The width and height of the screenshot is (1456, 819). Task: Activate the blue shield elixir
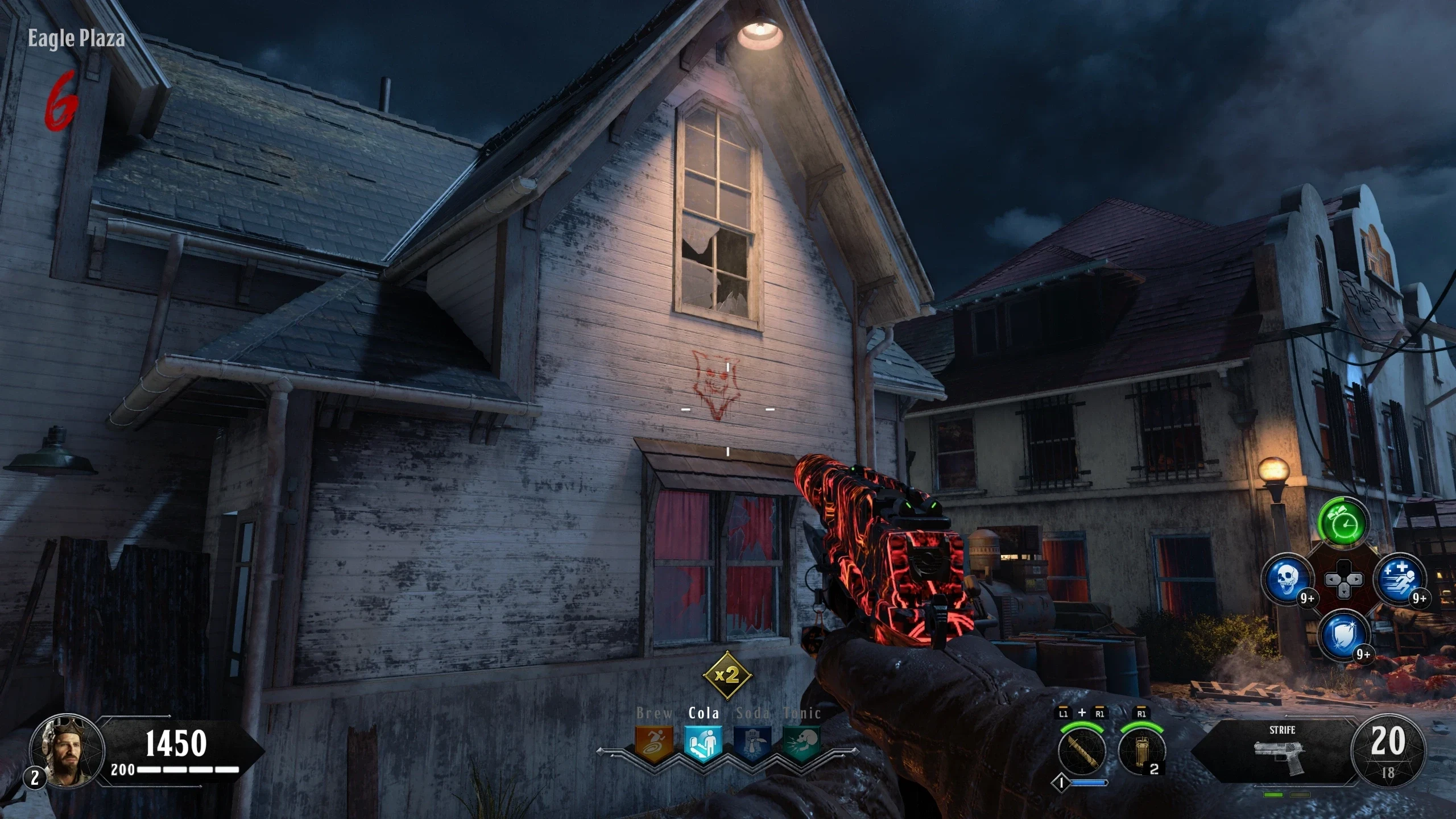pyautogui.click(x=1343, y=635)
